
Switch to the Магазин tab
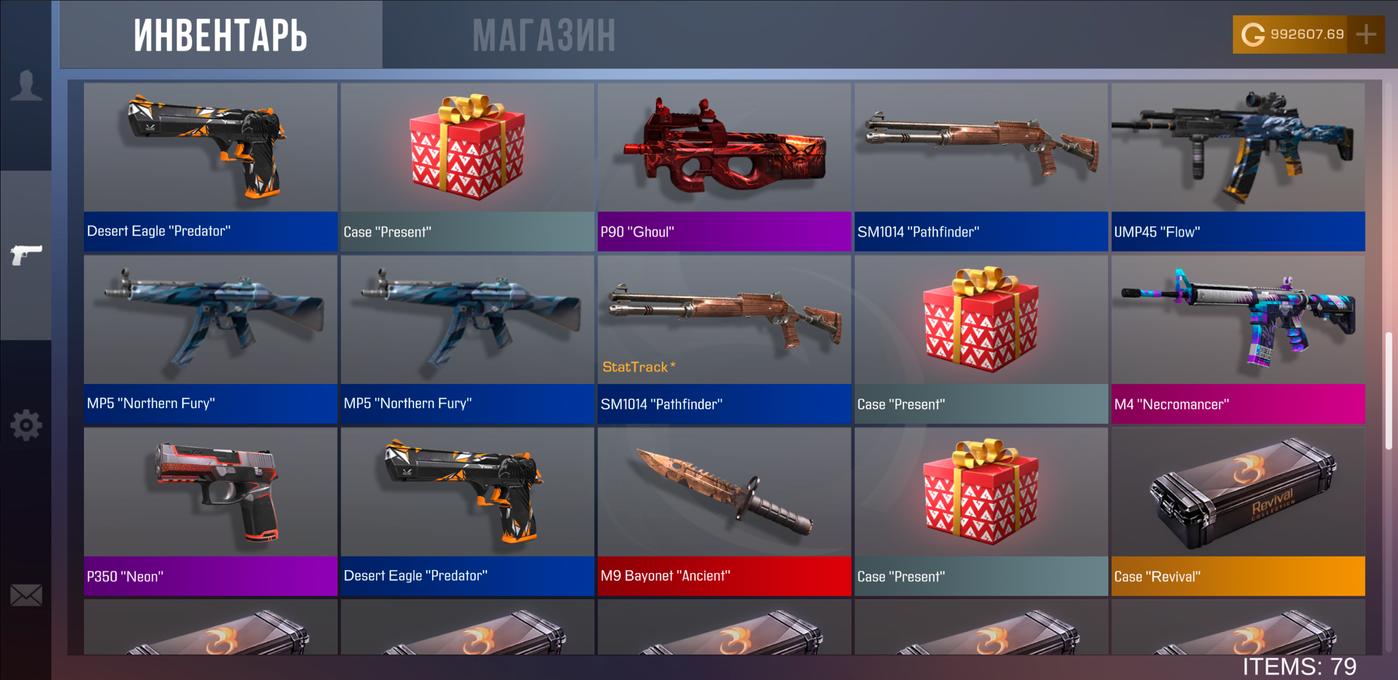pyautogui.click(x=544, y=36)
